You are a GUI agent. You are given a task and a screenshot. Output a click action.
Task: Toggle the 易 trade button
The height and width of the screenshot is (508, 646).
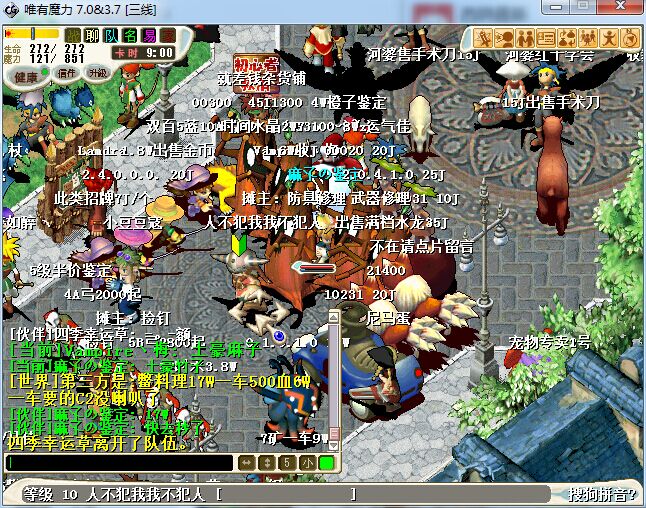(x=149, y=35)
